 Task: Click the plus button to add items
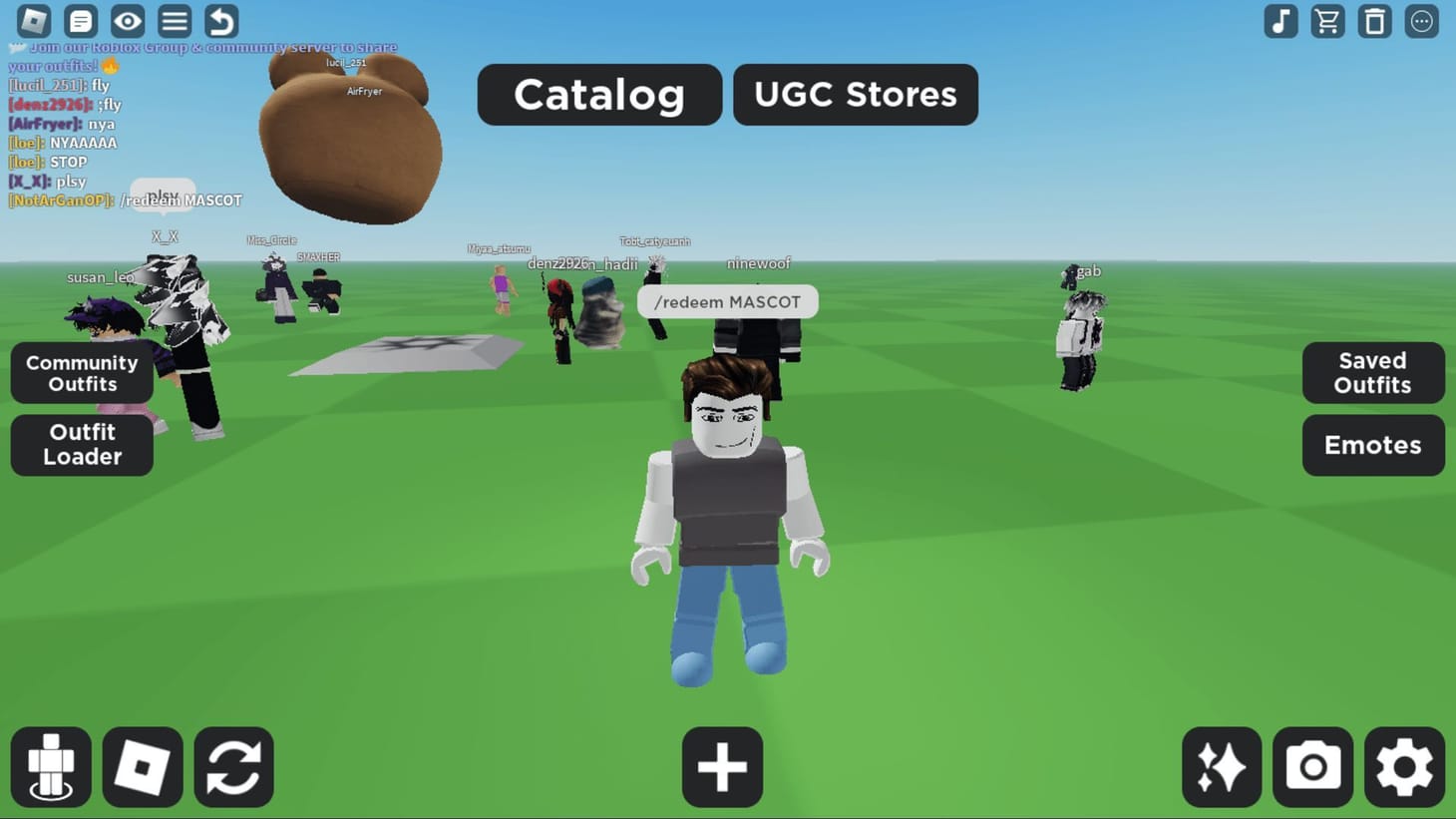click(x=722, y=766)
